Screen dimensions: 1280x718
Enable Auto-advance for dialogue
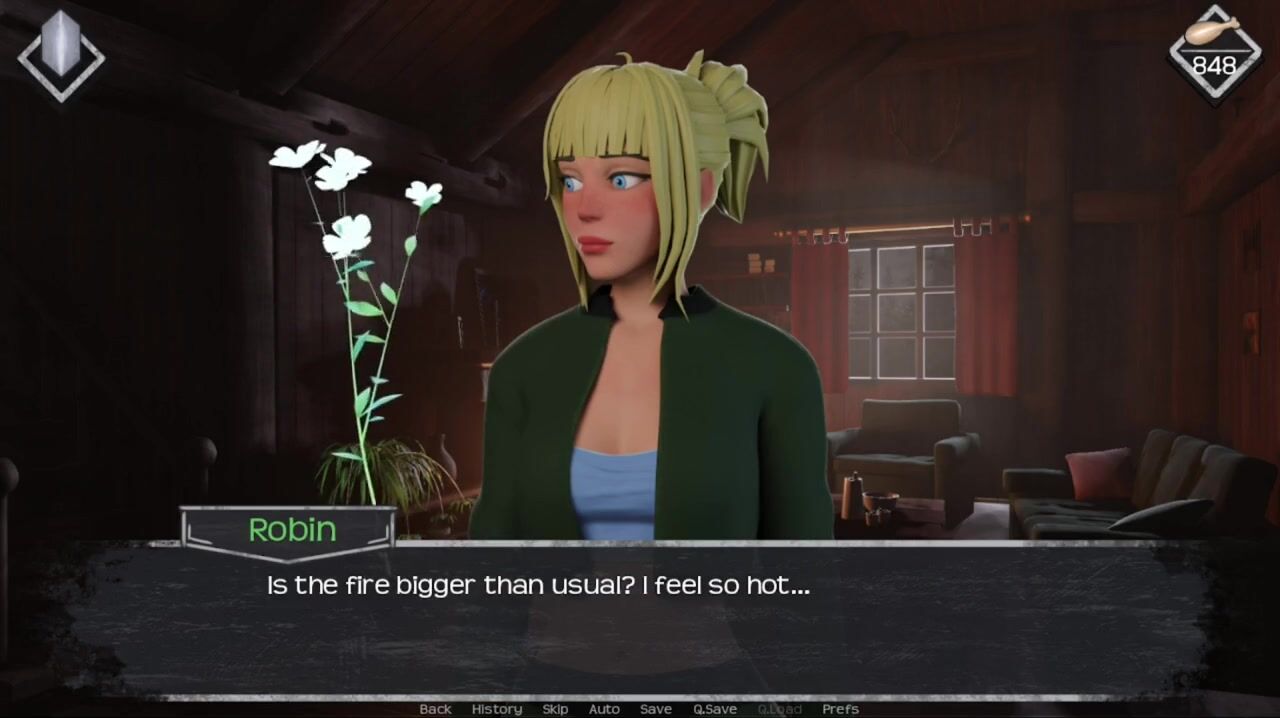click(x=604, y=709)
